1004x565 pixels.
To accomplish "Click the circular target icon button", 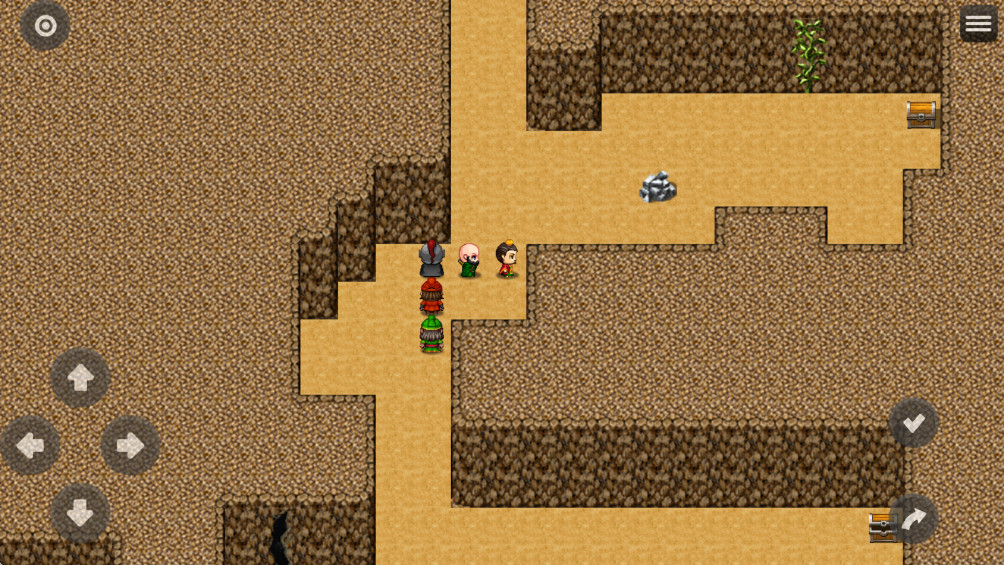I will click(45, 26).
